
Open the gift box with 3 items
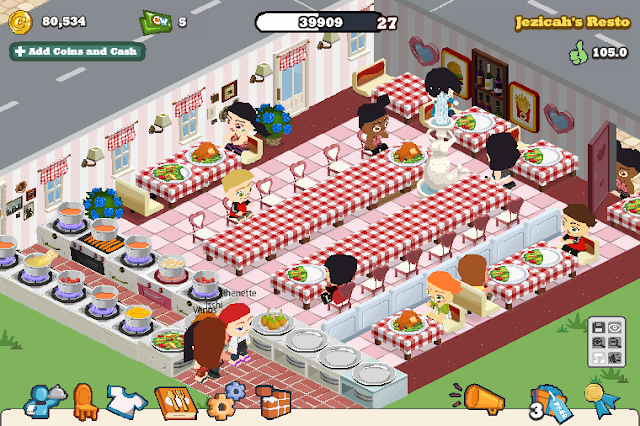(x=547, y=403)
